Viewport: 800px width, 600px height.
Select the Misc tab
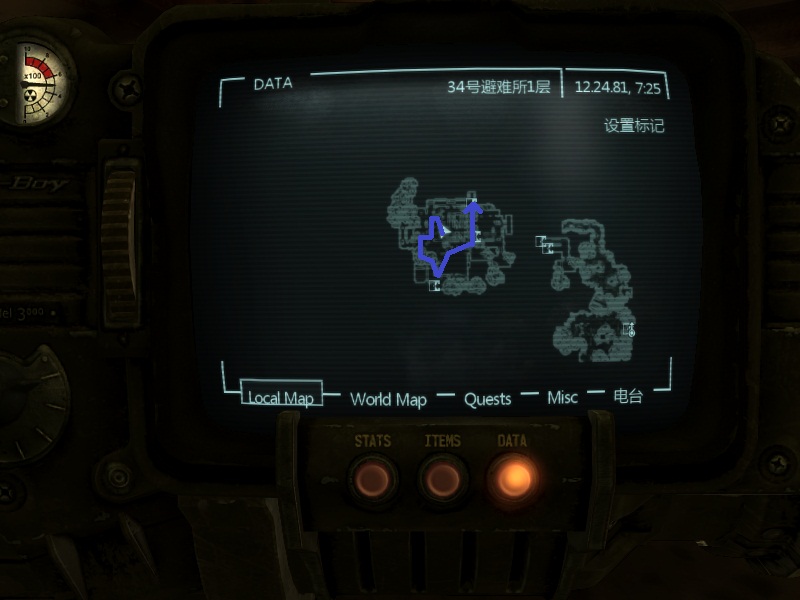562,398
